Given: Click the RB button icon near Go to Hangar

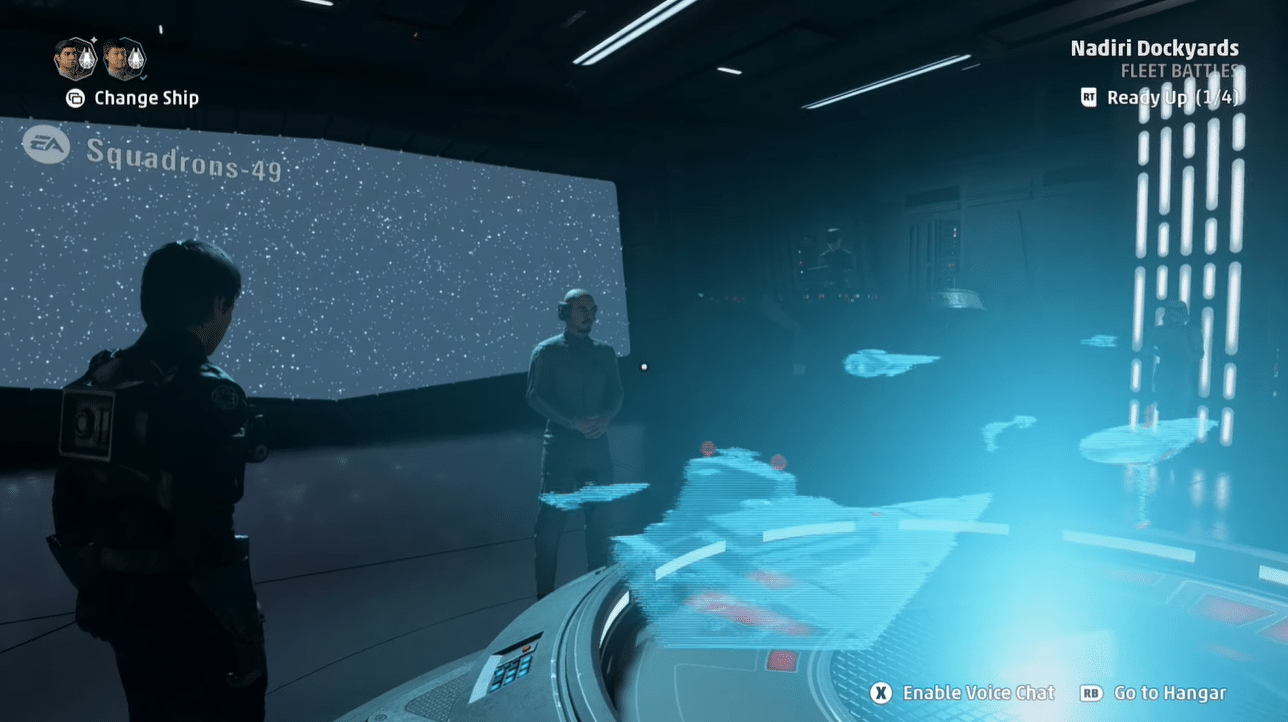Looking at the screenshot, I should (1090, 692).
